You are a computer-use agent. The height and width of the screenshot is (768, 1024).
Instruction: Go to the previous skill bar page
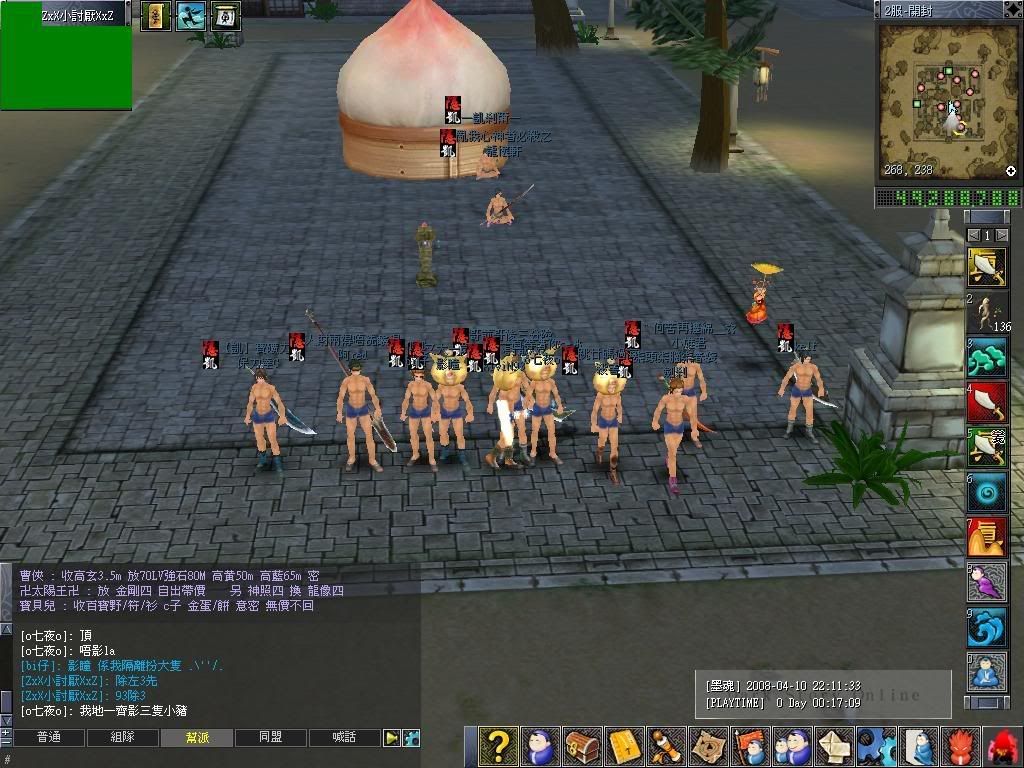972,236
